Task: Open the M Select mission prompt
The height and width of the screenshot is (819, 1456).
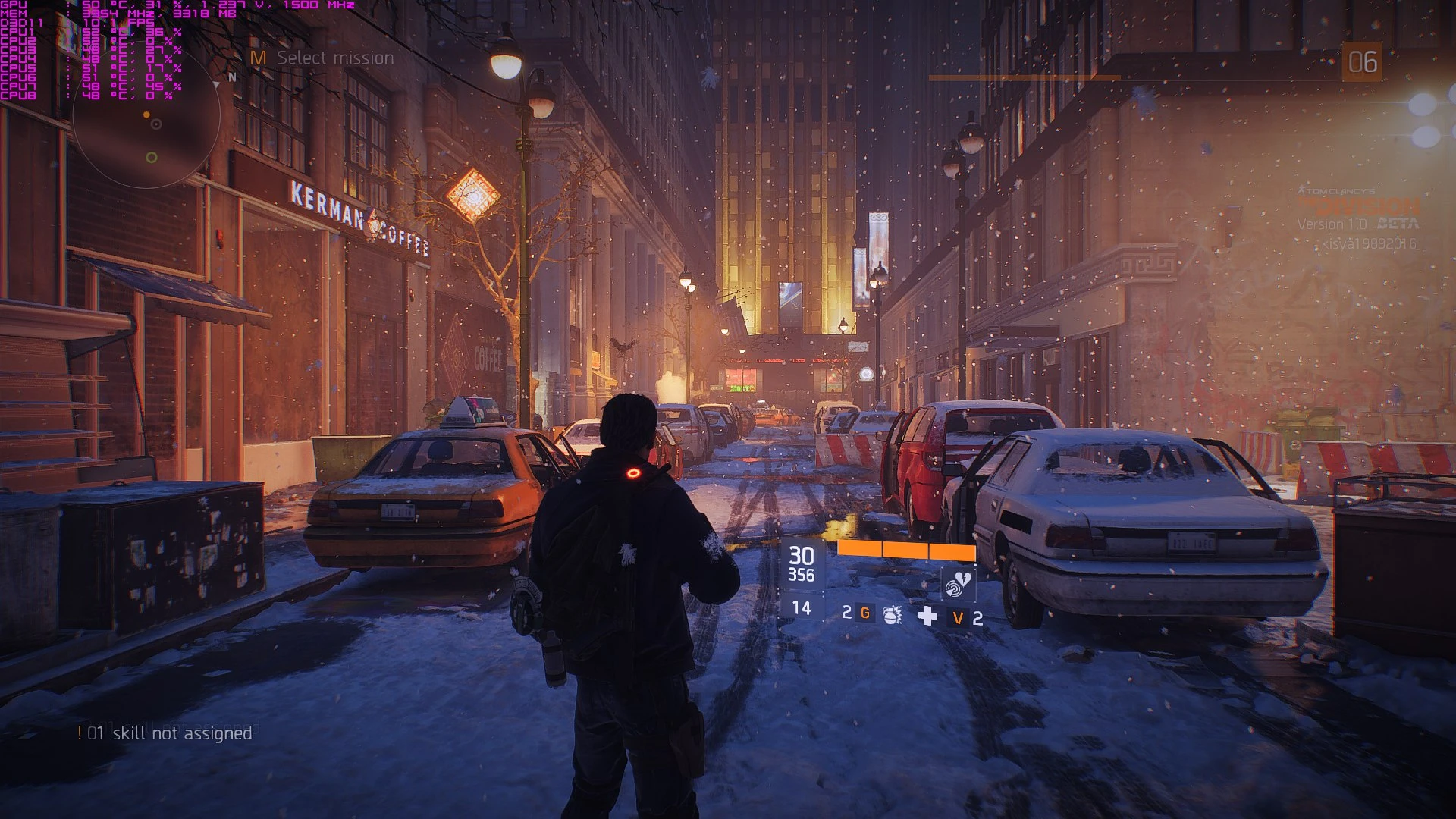Action: 322,58
